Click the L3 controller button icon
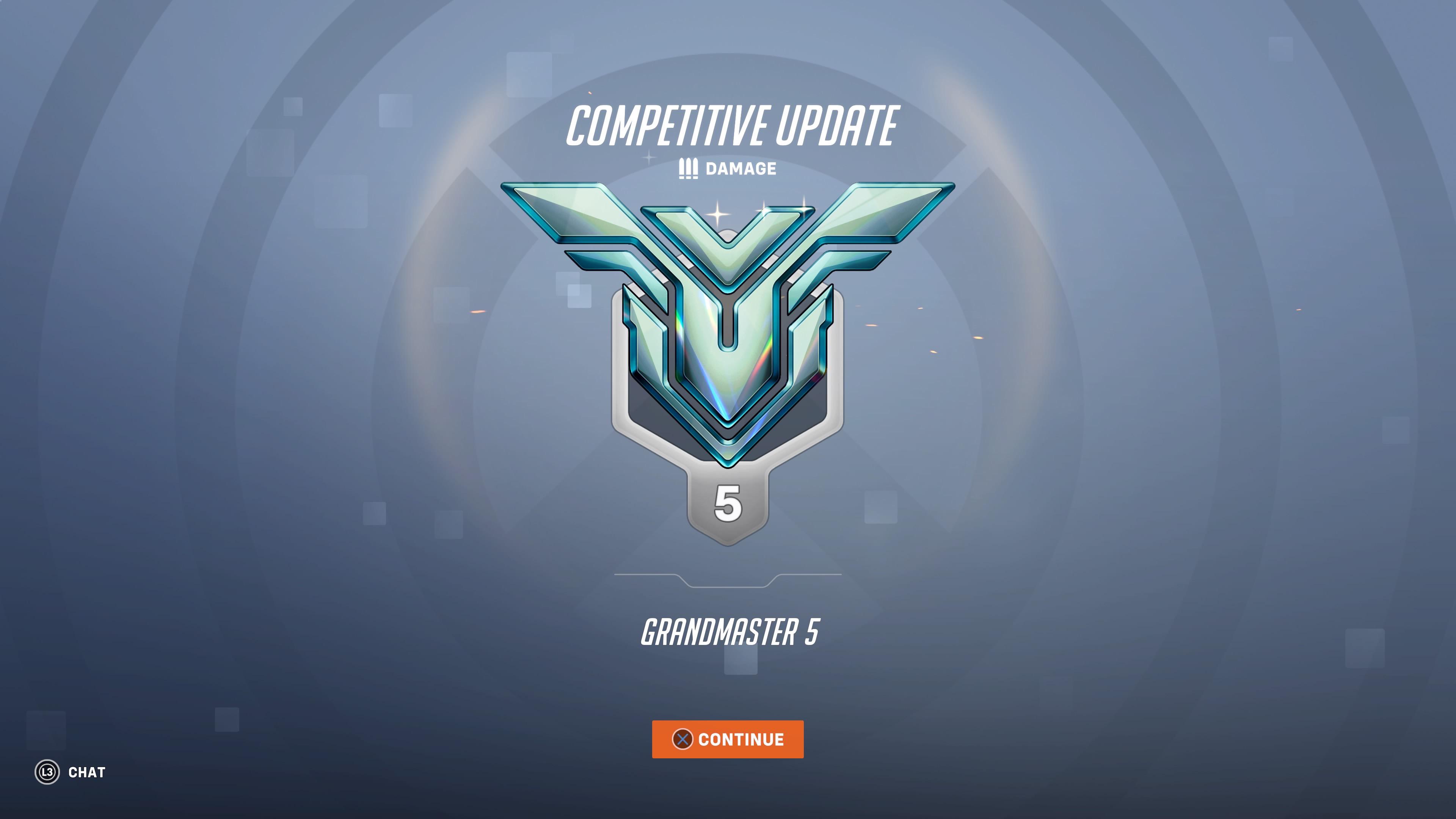The image size is (1456, 819). coord(48,773)
